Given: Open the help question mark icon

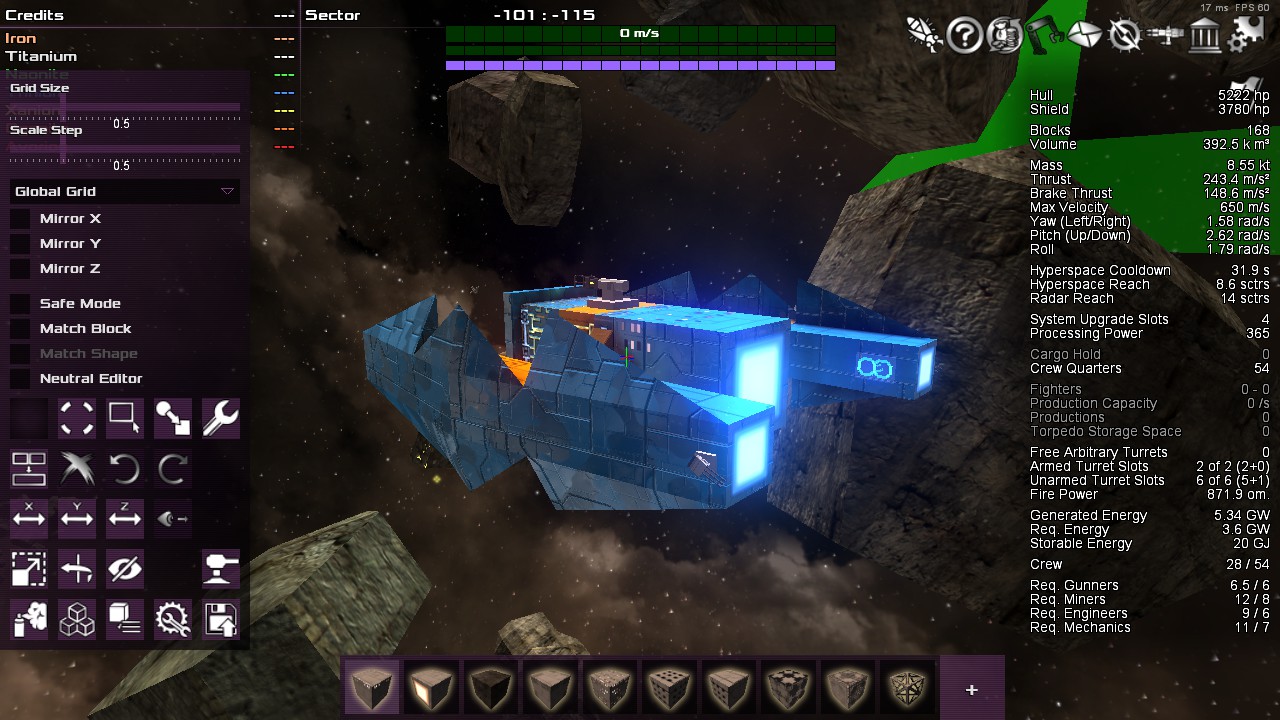Looking at the screenshot, I should click(965, 36).
